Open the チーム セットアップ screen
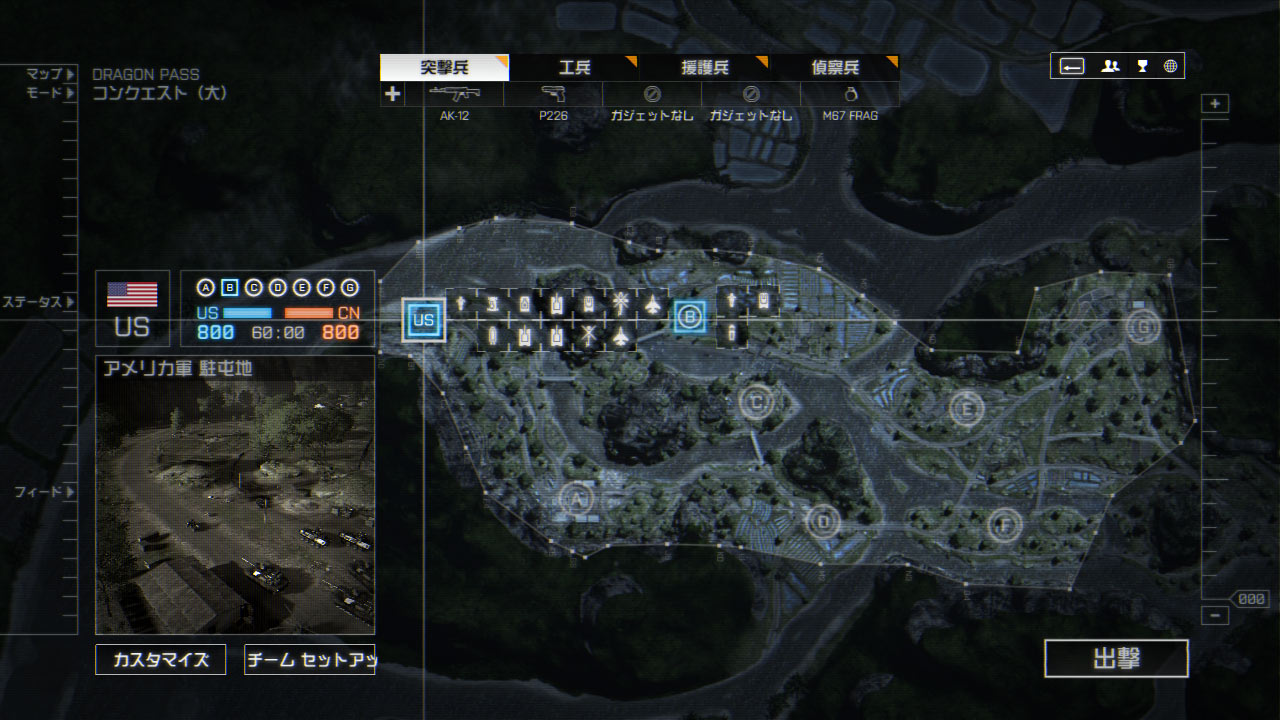Image resolution: width=1280 pixels, height=720 pixels. point(309,660)
